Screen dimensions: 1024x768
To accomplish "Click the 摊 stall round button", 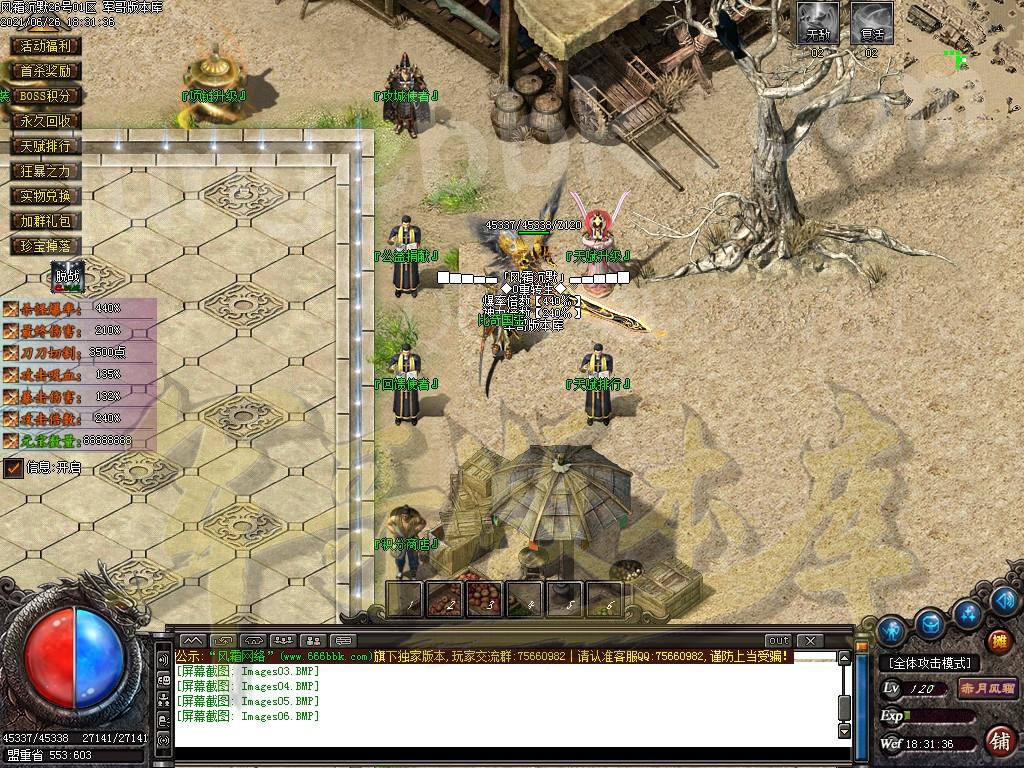I will pos(999,641).
